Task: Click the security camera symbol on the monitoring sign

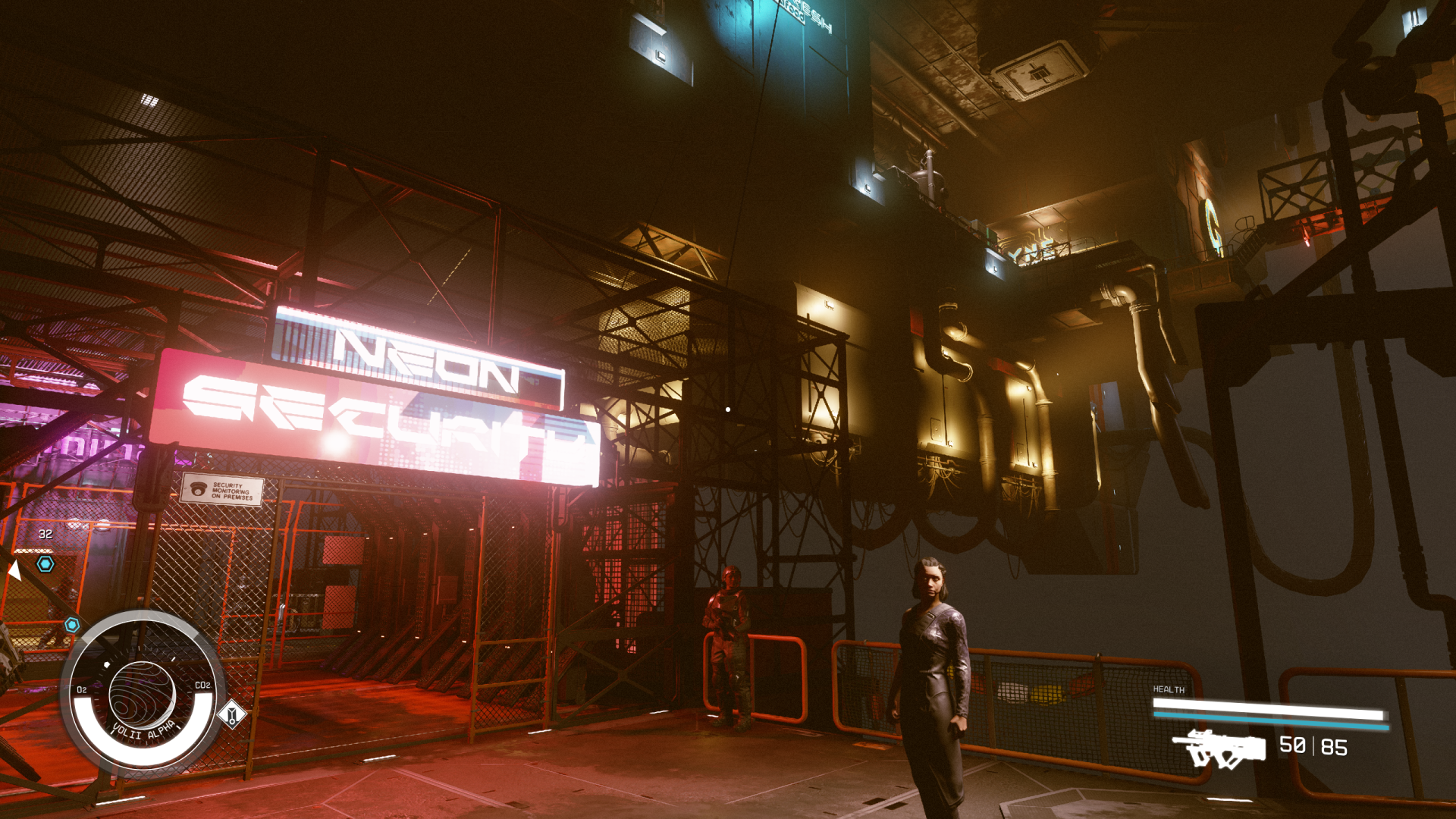Action: pos(199,490)
